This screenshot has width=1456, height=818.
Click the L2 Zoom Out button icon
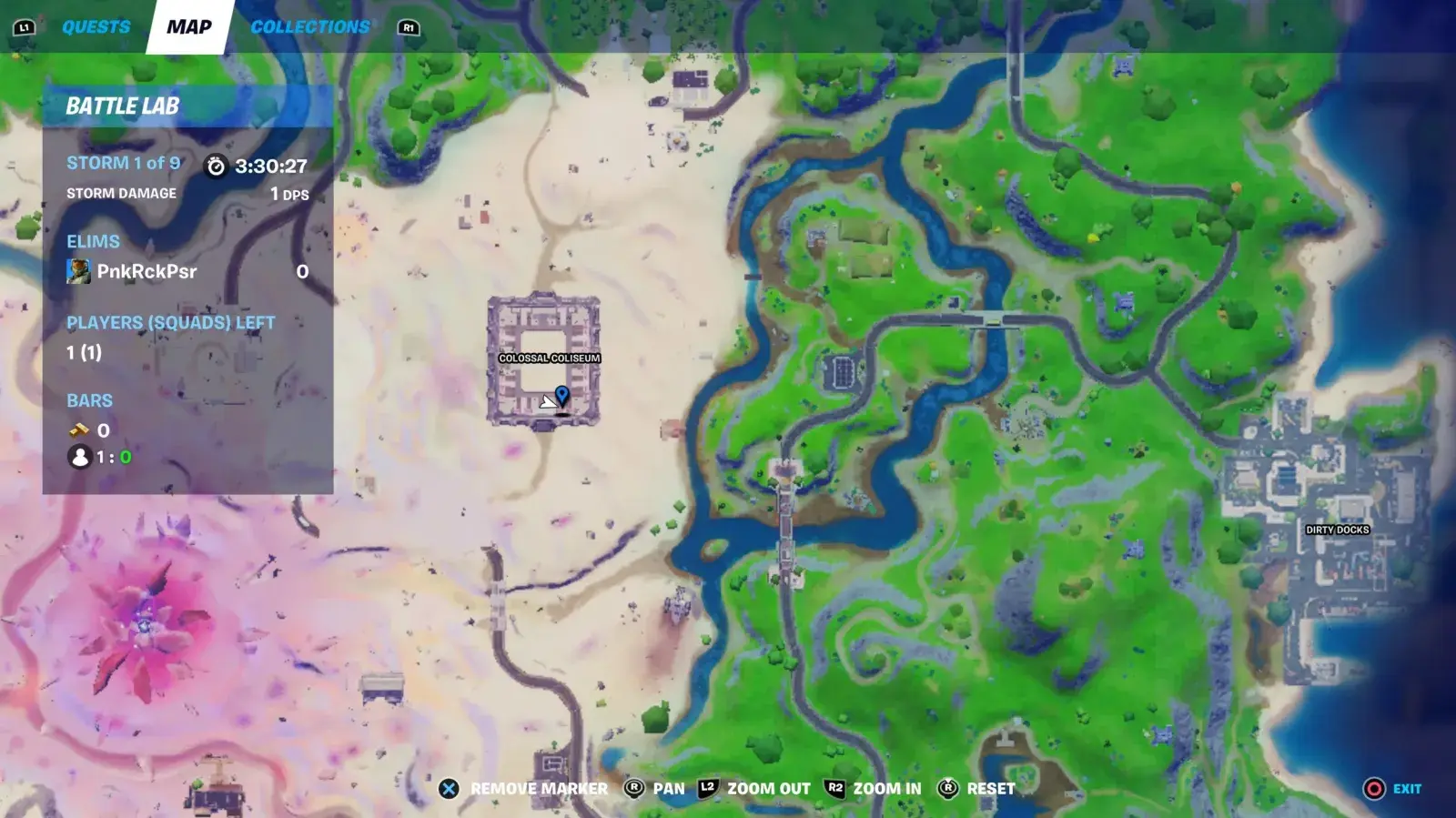(x=705, y=789)
